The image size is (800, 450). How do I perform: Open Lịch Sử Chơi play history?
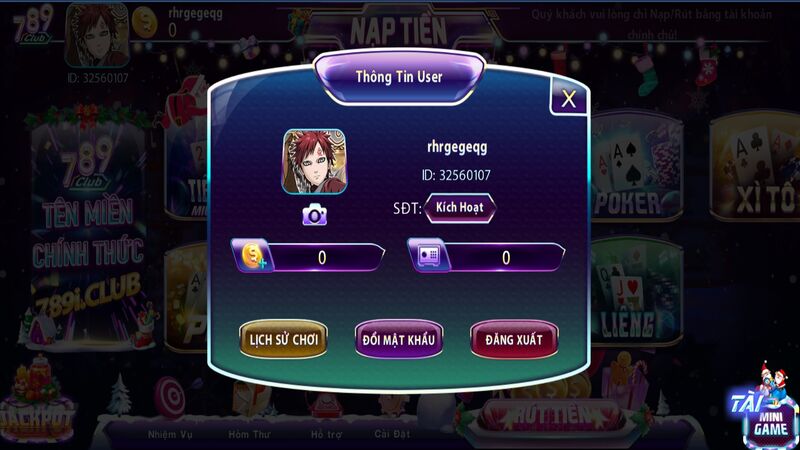(x=283, y=339)
